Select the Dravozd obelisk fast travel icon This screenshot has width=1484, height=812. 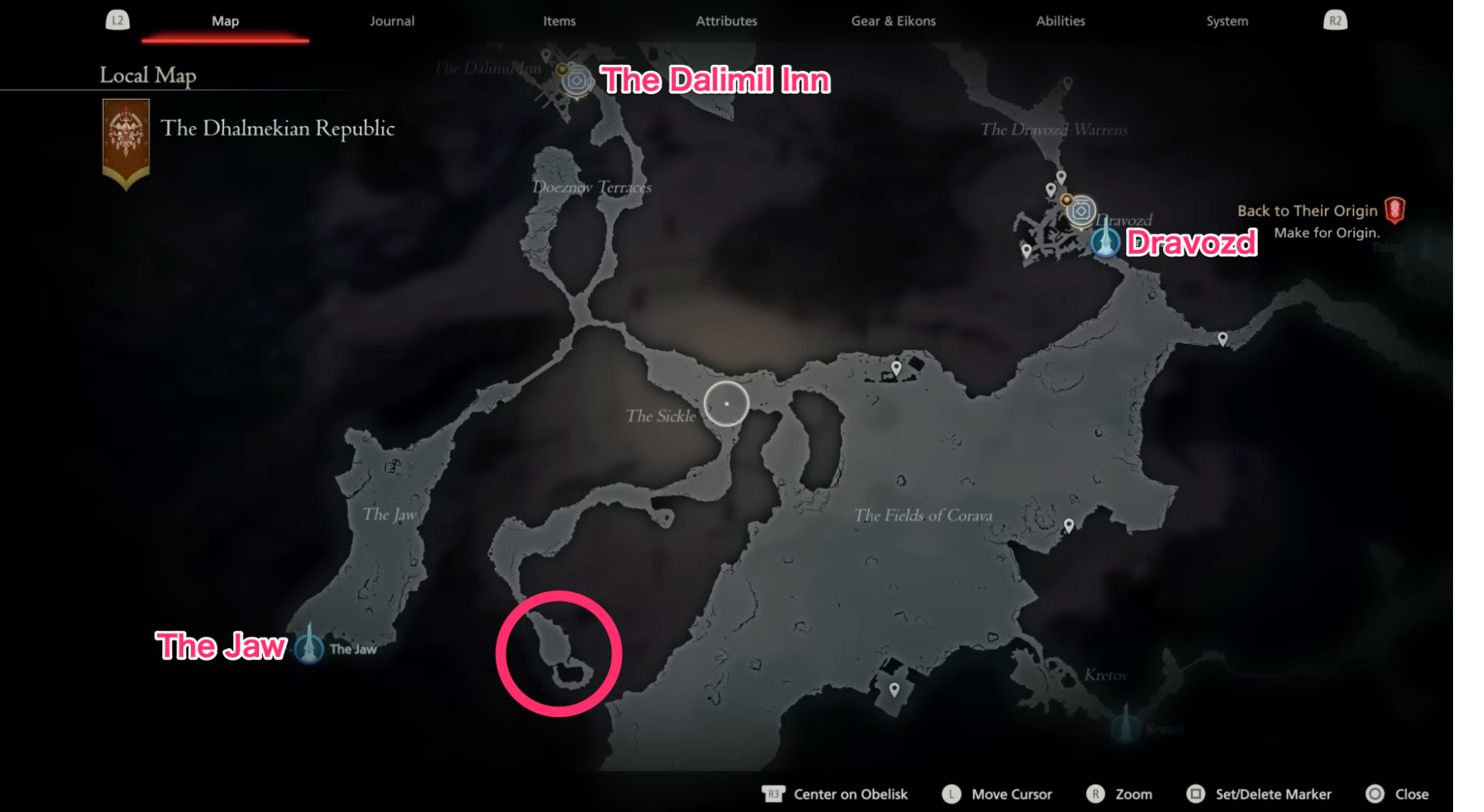click(x=1106, y=242)
